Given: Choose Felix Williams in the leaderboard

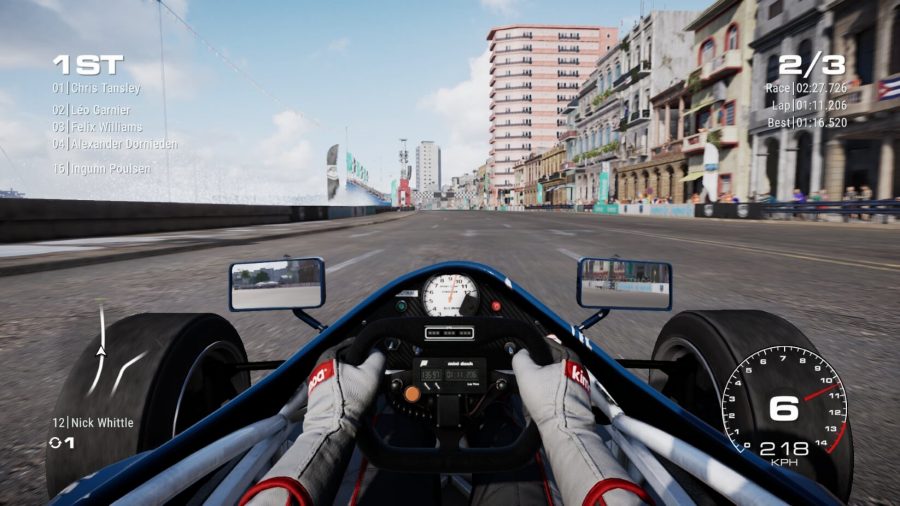Looking at the screenshot, I should 98,127.
